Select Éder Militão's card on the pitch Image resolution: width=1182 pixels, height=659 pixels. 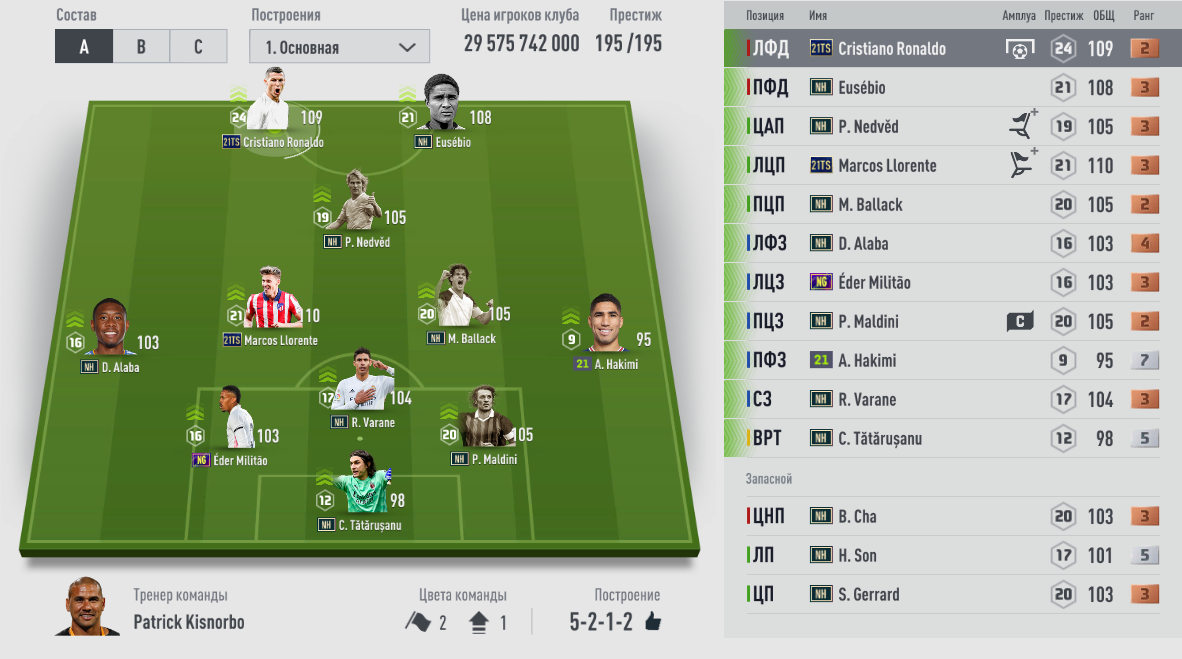(229, 420)
